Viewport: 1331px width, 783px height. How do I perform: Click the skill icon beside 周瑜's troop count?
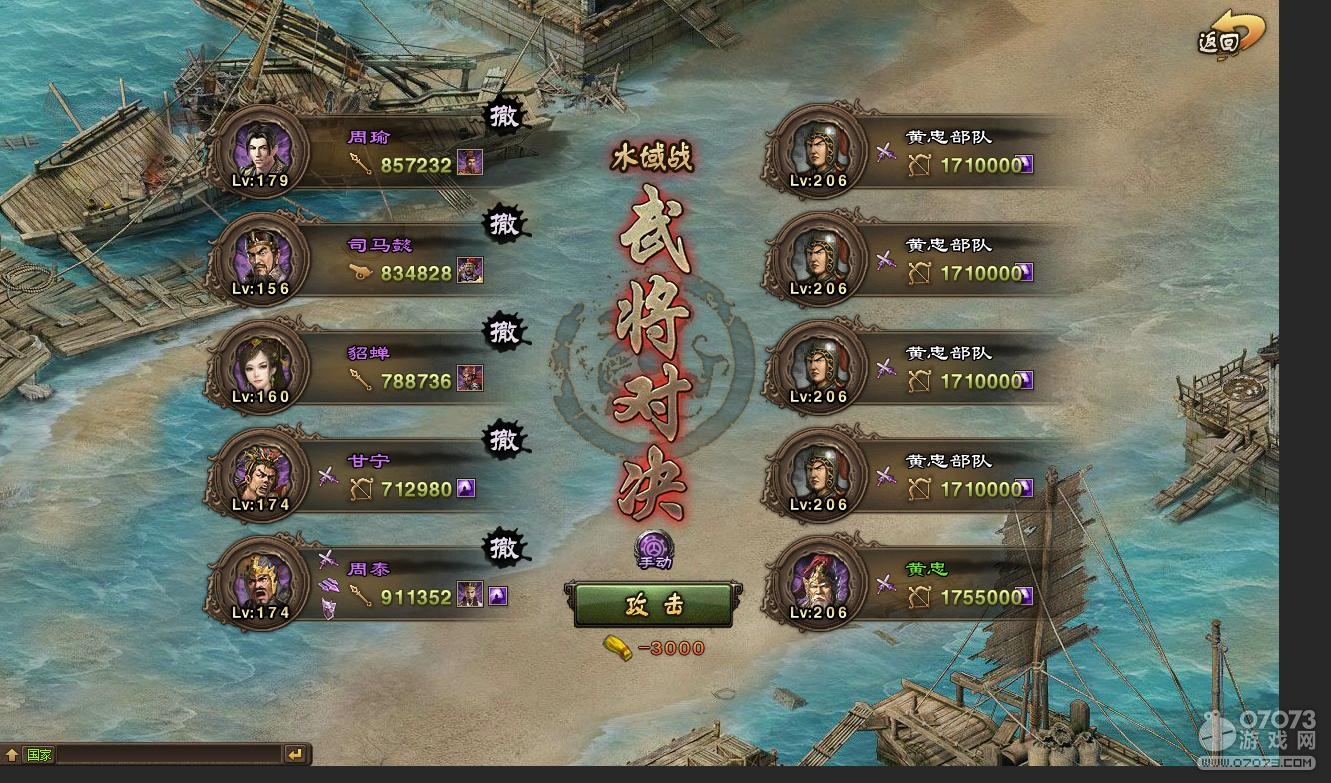point(470,163)
